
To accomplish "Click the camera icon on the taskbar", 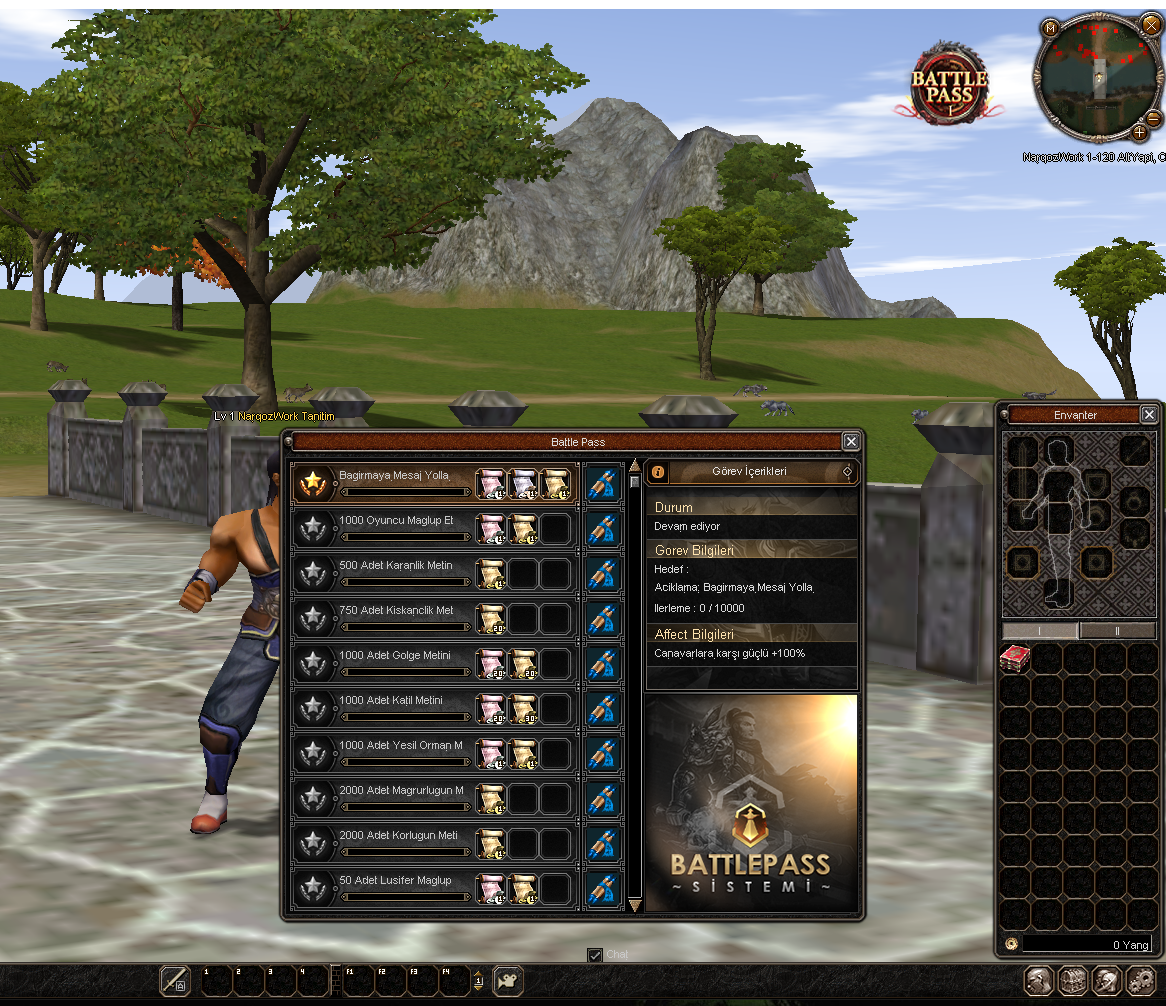I will [x=509, y=979].
